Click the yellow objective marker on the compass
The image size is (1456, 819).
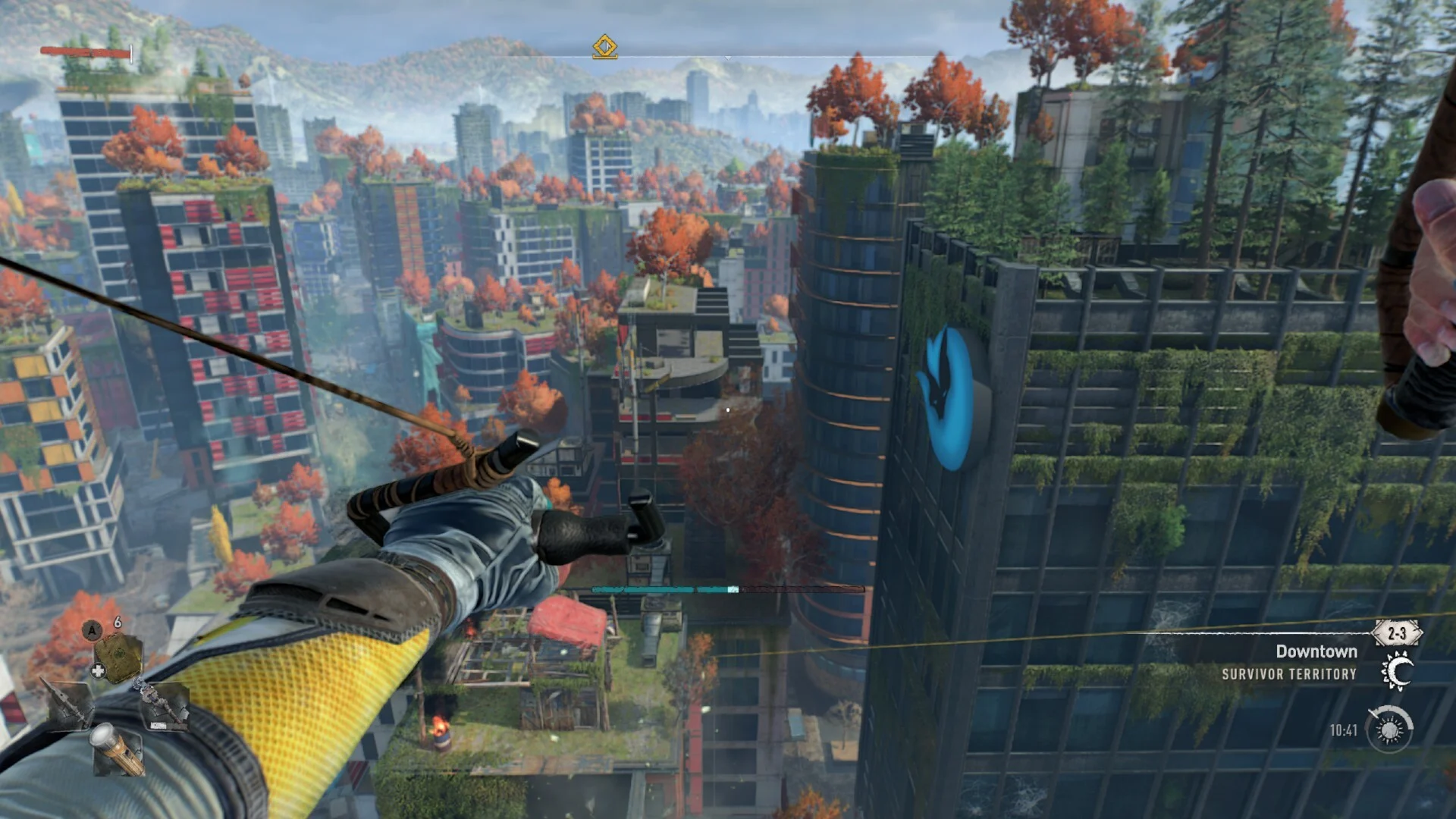coord(604,47)
